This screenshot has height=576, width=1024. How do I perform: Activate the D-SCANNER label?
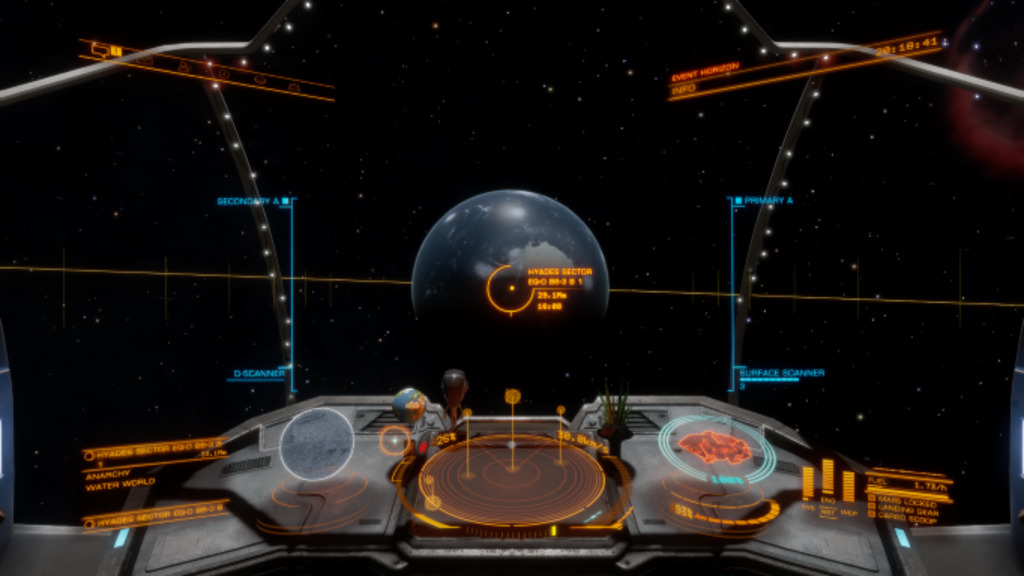[259, 374]
